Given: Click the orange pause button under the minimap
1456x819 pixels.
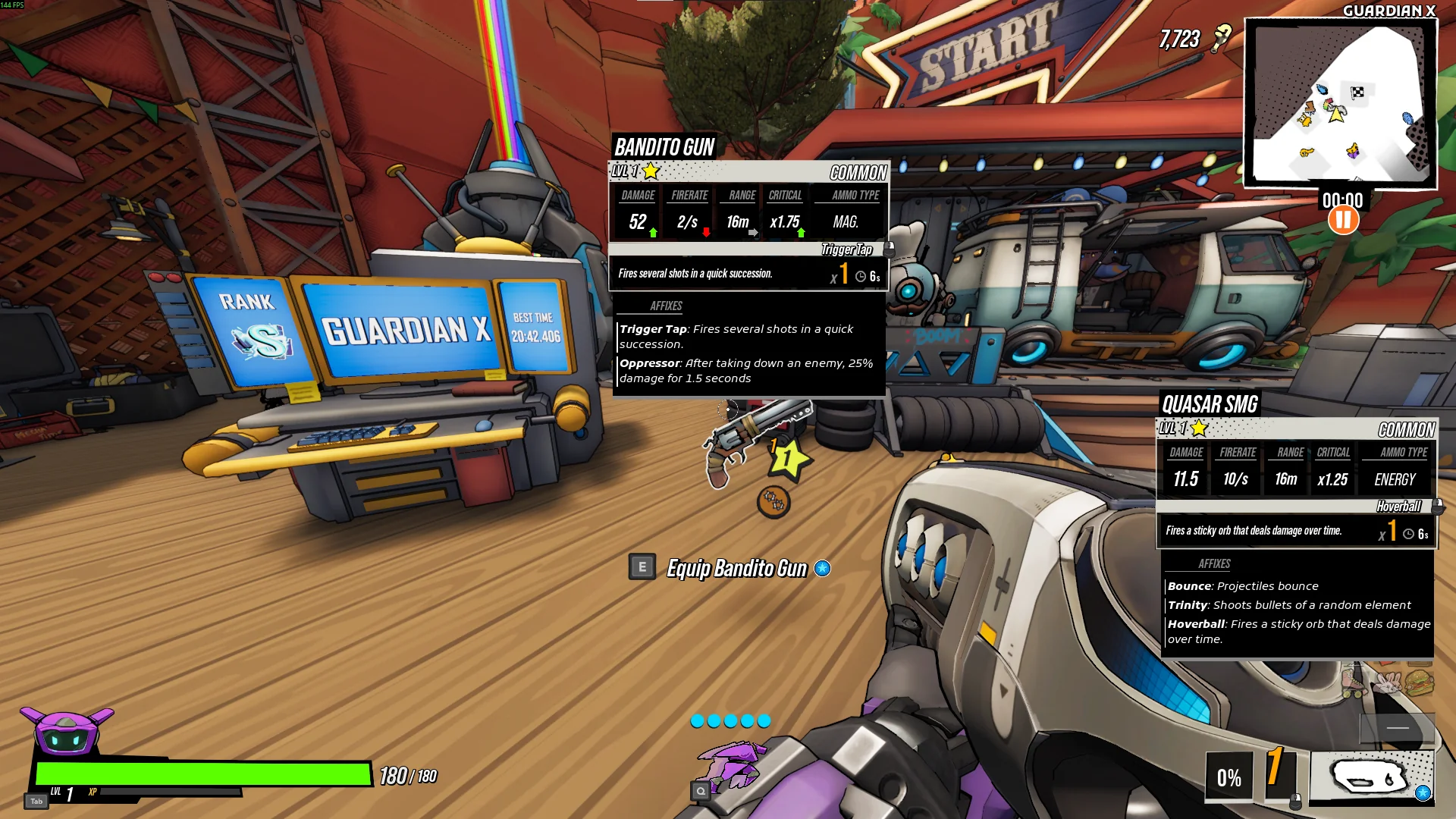Looking at the screenshot, I should [1343, 221].
